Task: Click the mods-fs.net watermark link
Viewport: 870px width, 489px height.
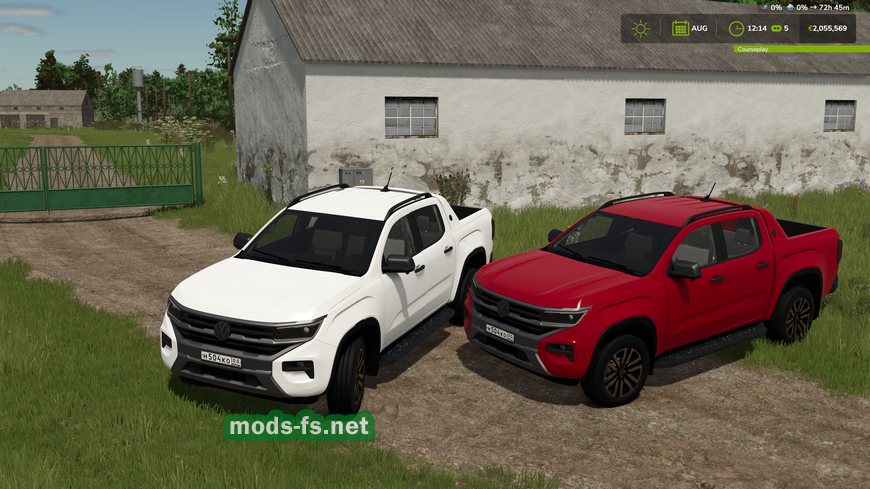Action: click(299, 427)
